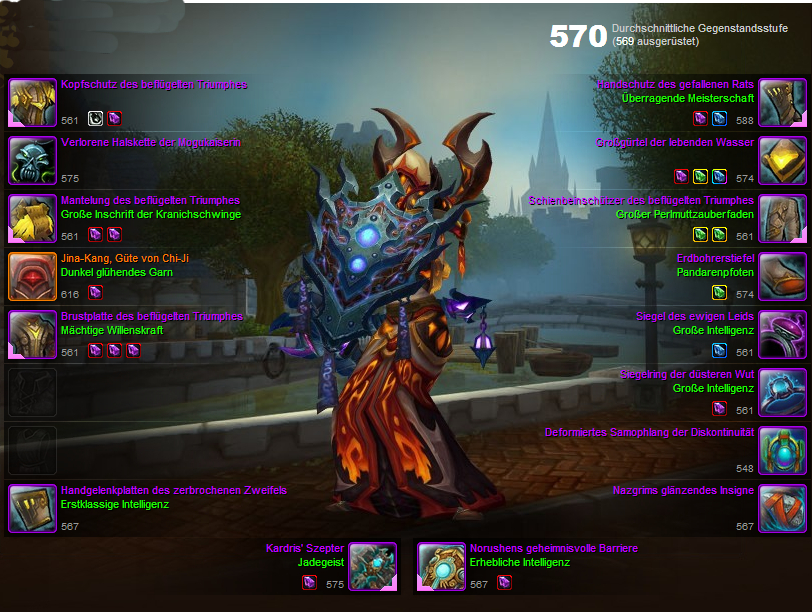Click the Verlorene Halskette der Mogukaiserin icon
Image resolution: width=812 pixels, height=615 pixels.
pyautogui.click(x=33, y=160)
